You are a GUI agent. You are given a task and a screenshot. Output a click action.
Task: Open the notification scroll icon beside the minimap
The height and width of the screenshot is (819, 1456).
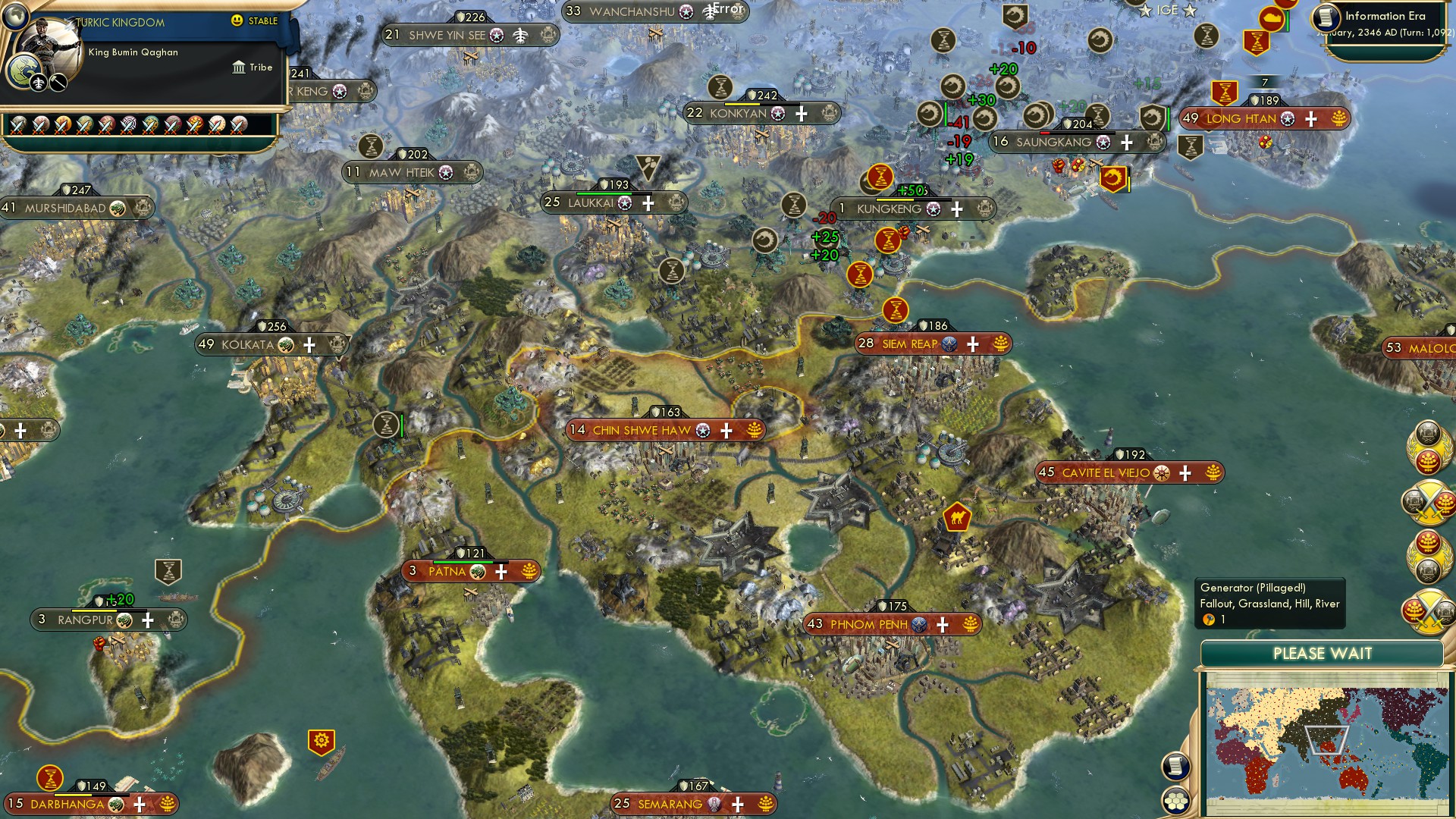[1178, 767]
